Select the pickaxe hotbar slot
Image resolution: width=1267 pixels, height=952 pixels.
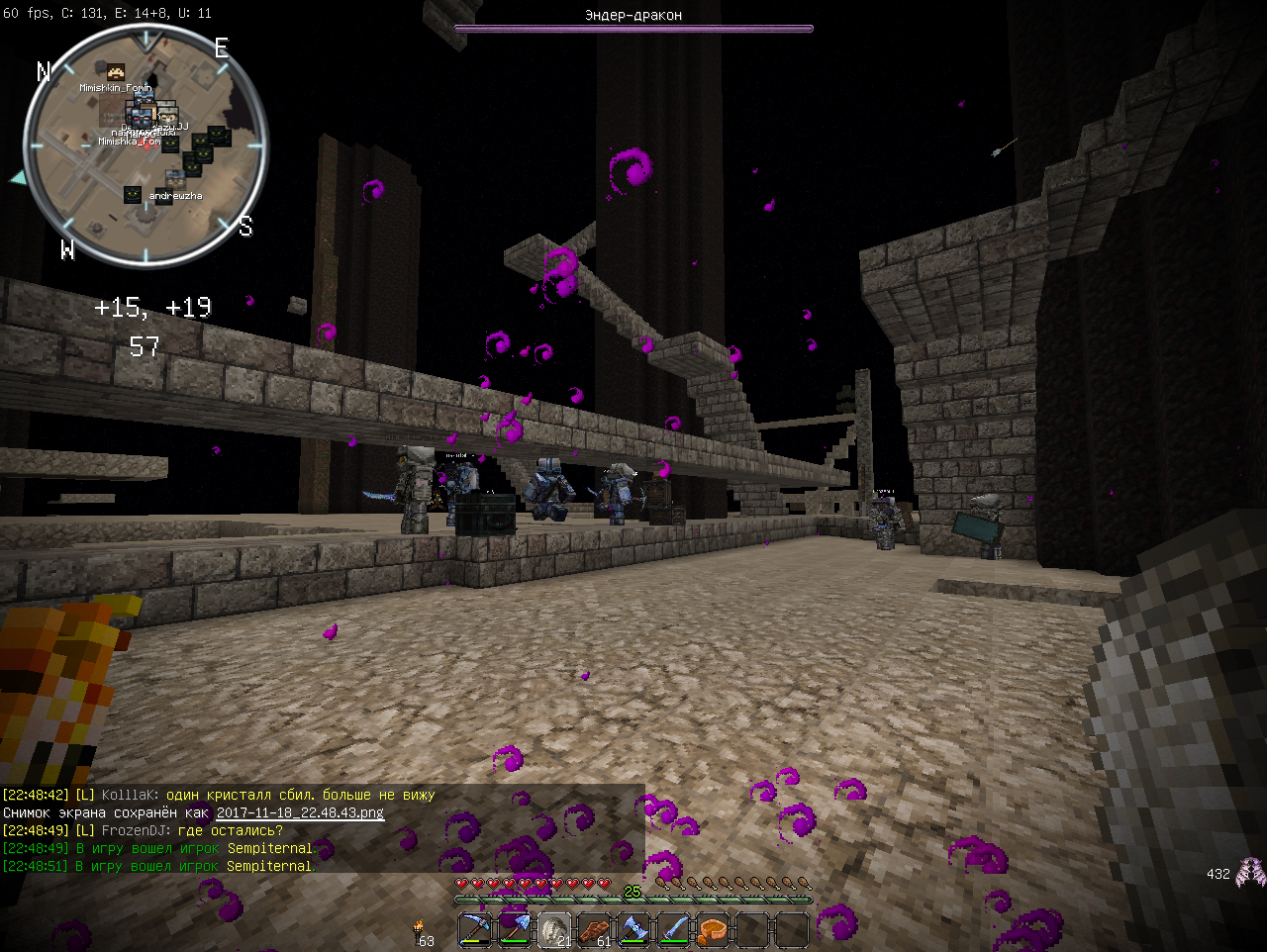[x=476, y=930]
